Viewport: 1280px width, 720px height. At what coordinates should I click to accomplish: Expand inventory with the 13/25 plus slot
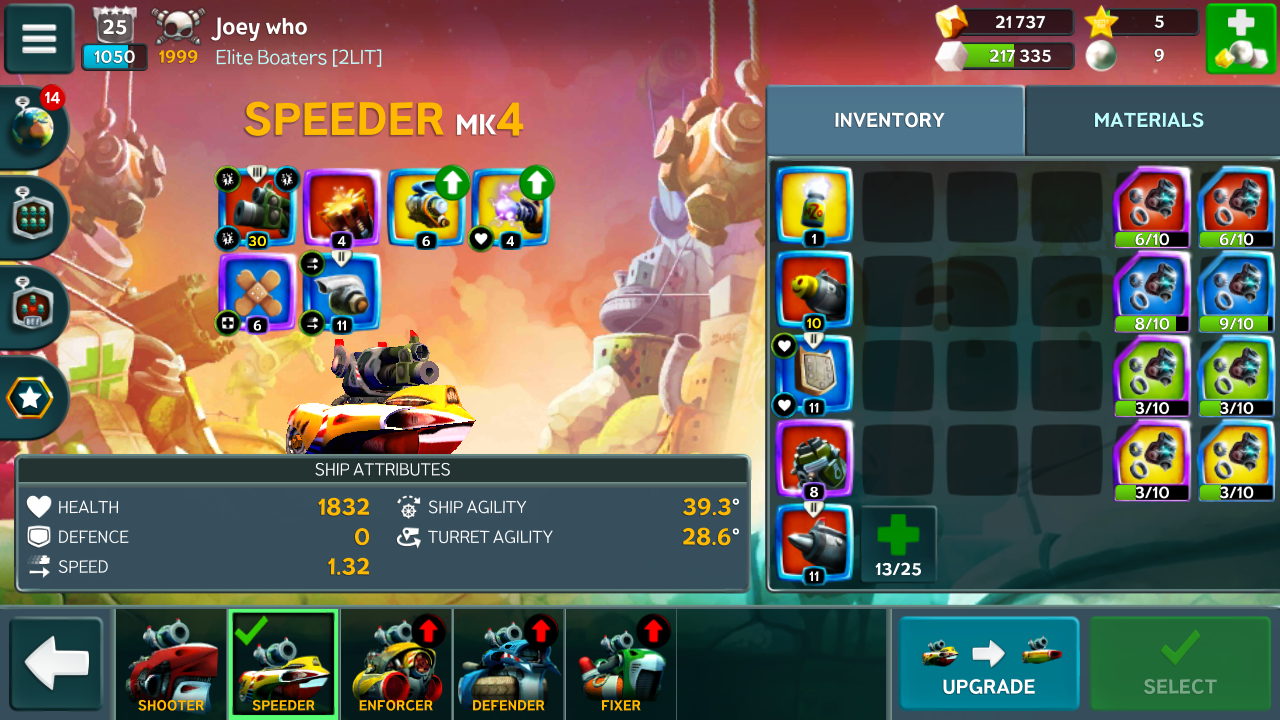pyautogui.click(x=898, y=544)
